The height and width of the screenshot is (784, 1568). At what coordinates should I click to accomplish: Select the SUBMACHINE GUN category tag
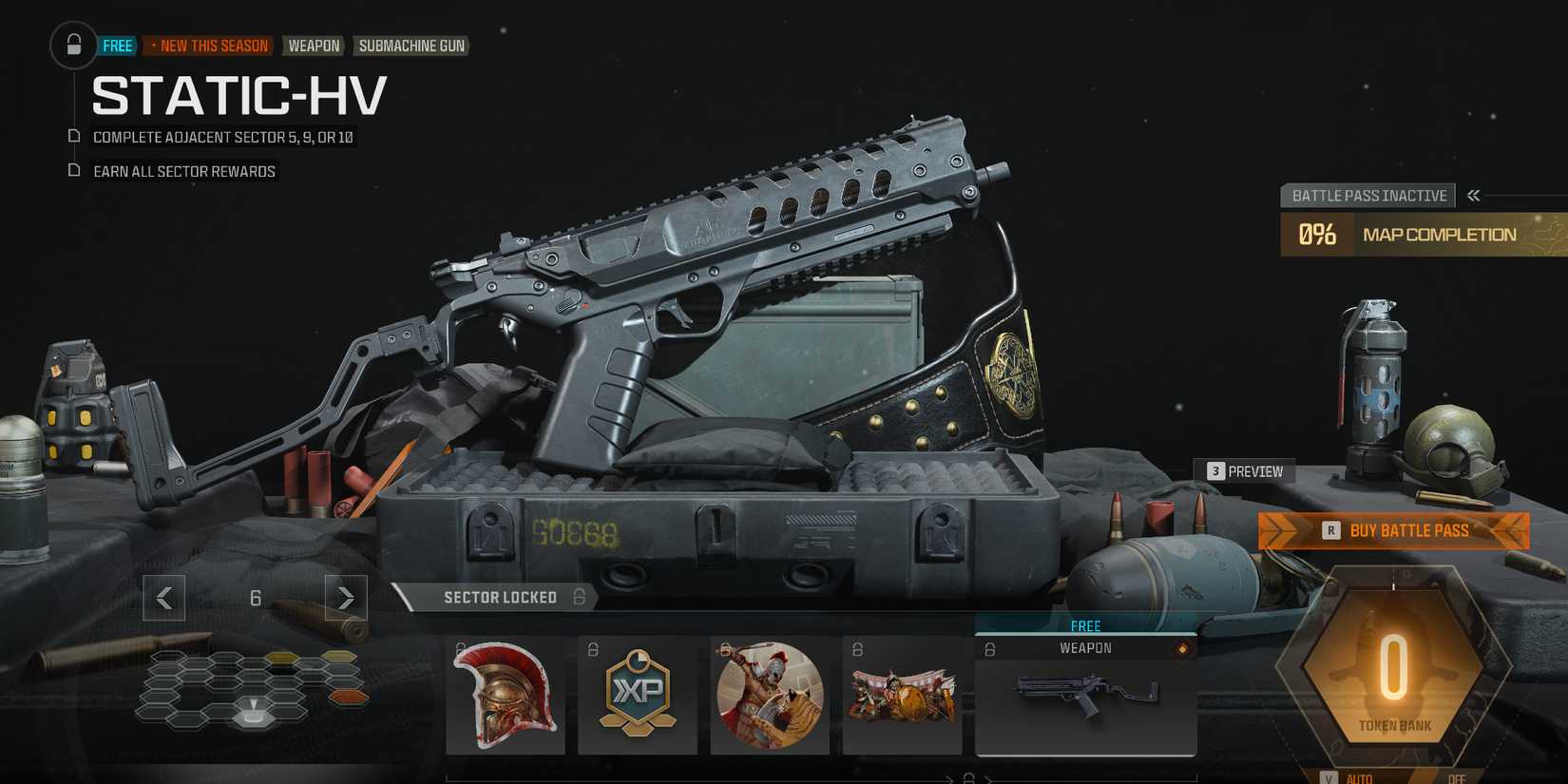click(411, 45)
